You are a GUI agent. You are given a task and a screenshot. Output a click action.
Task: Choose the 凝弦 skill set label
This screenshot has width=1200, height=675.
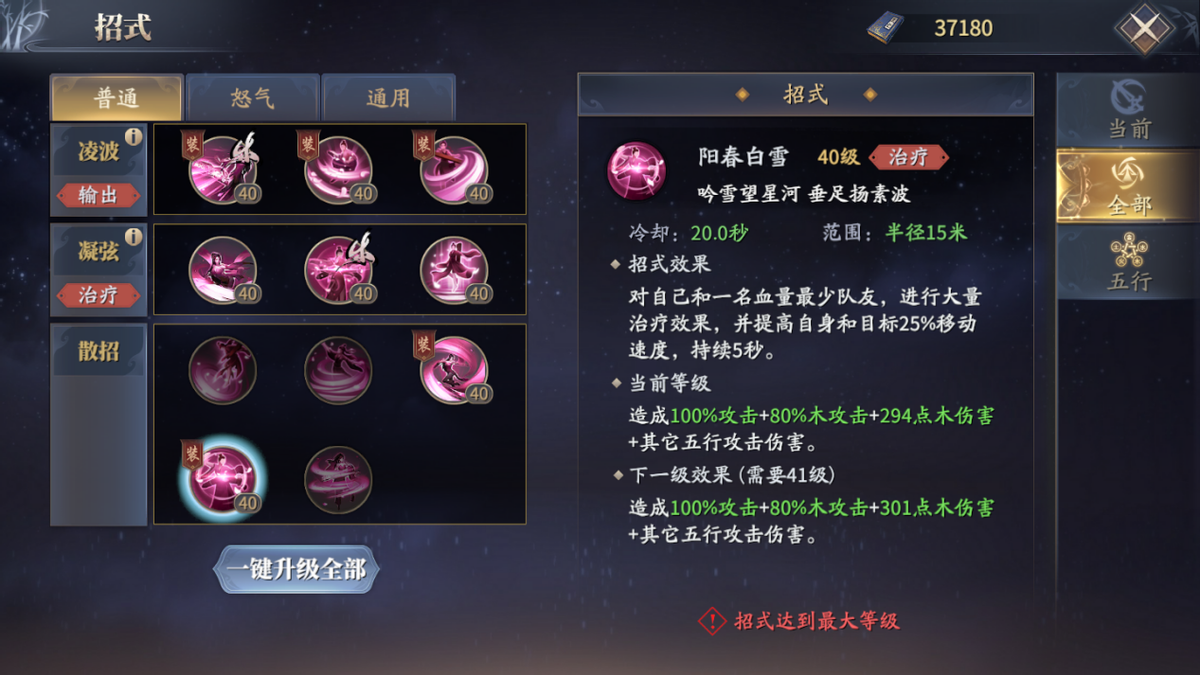(x=98, y=251)
